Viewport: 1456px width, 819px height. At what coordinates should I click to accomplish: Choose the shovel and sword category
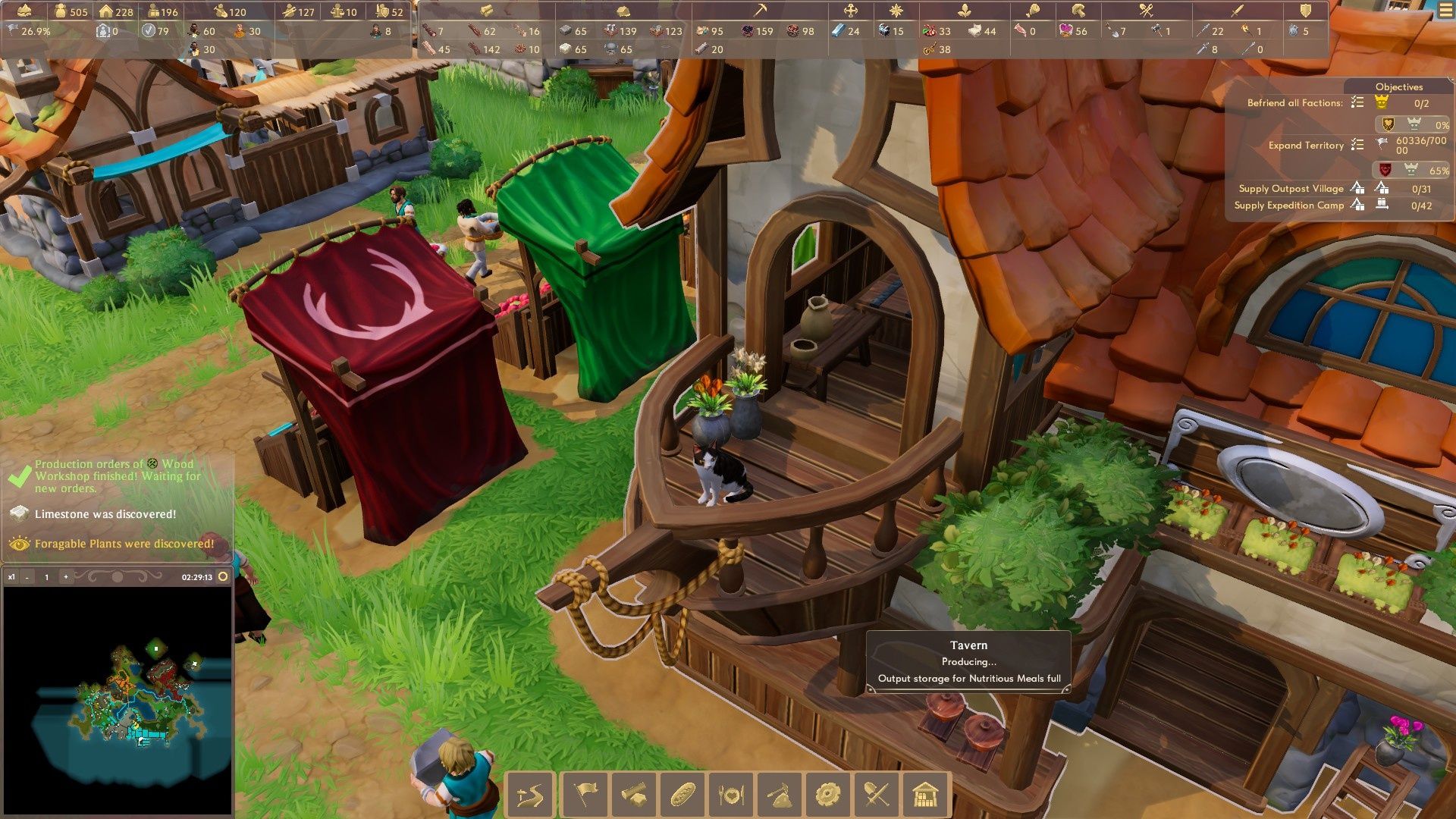coord(877,795)
